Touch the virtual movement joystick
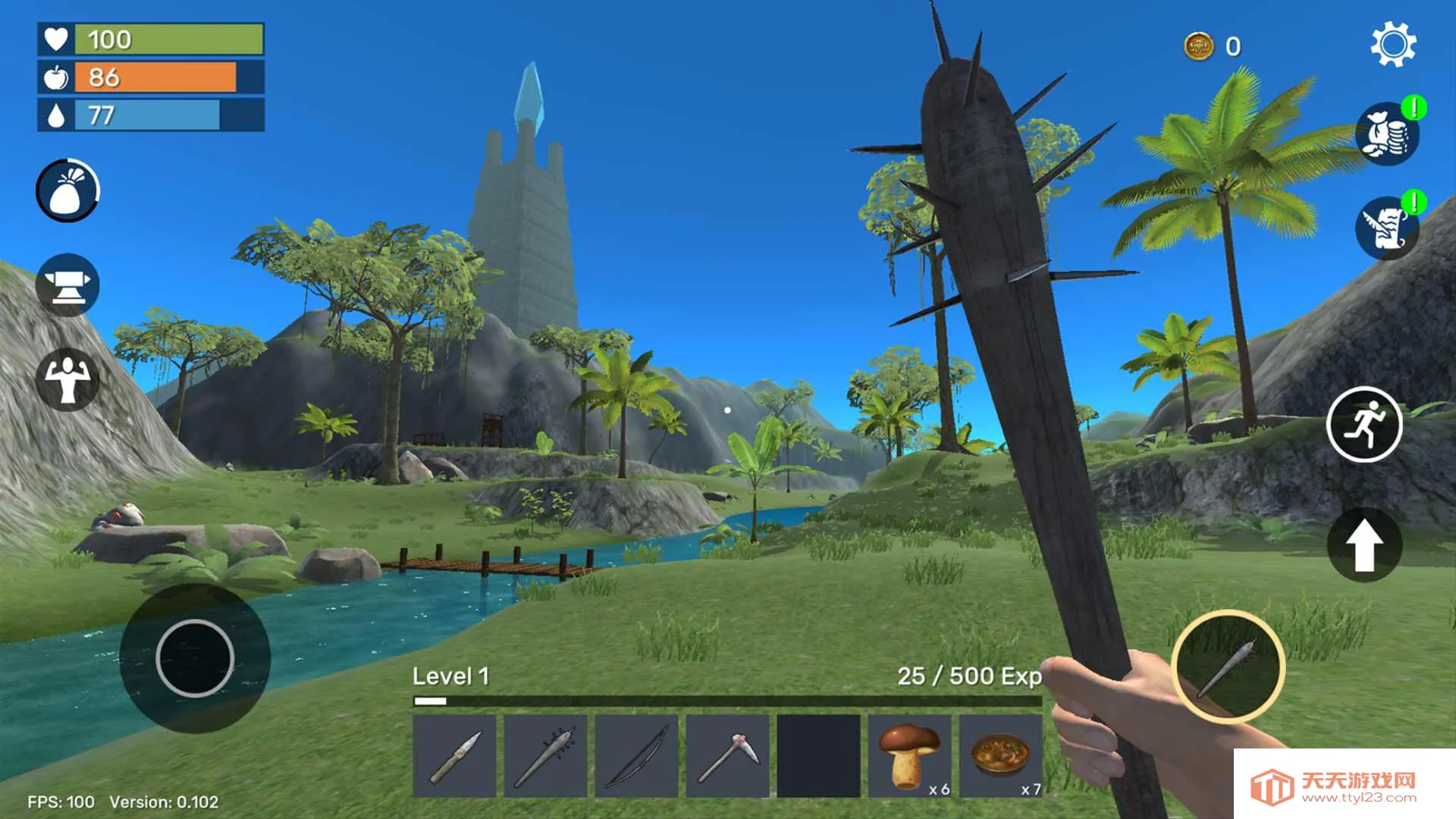Screen dimensions: 1456x819 click(x=195, y=657)
